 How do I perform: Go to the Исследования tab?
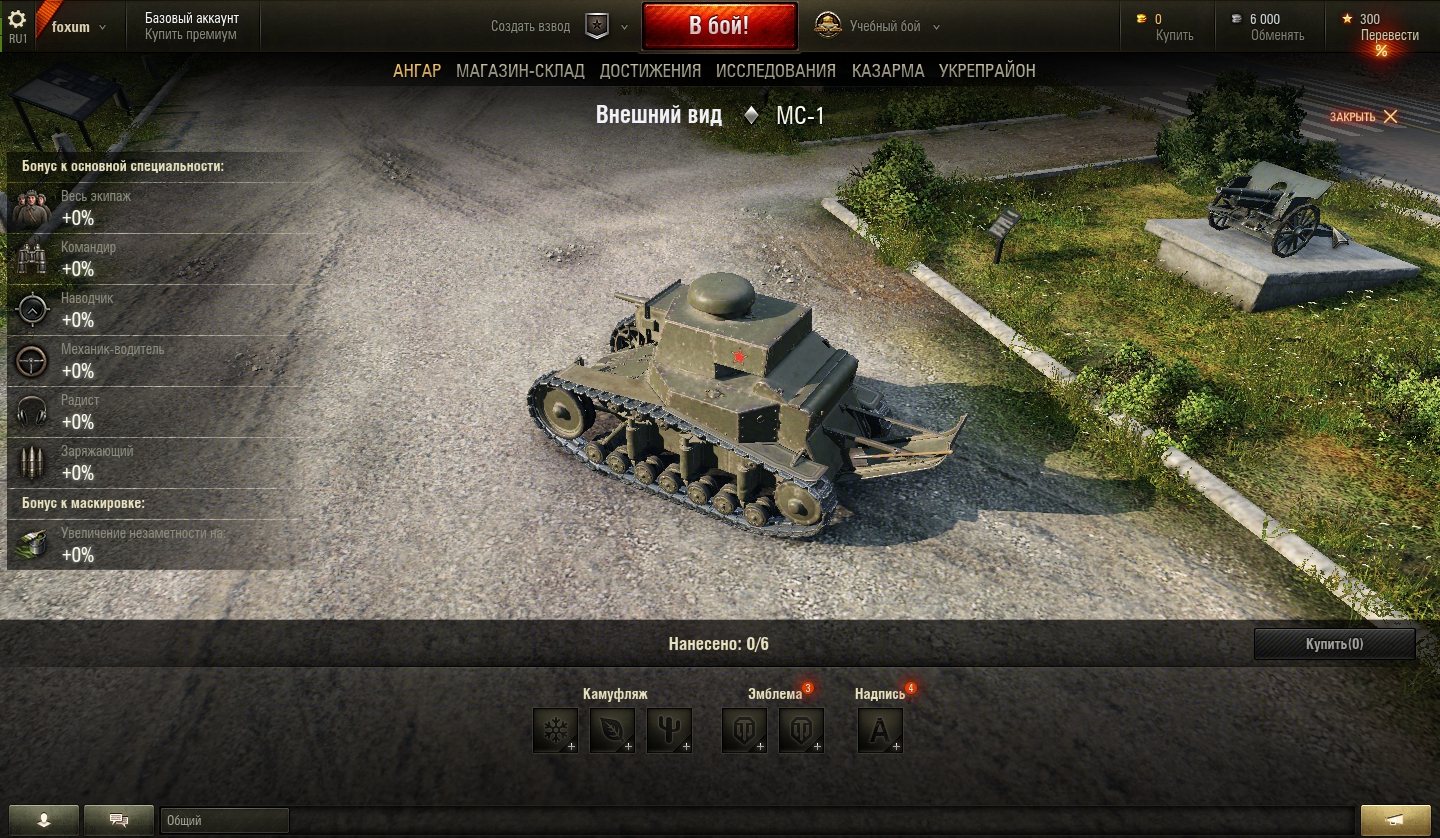coord(776,71)
